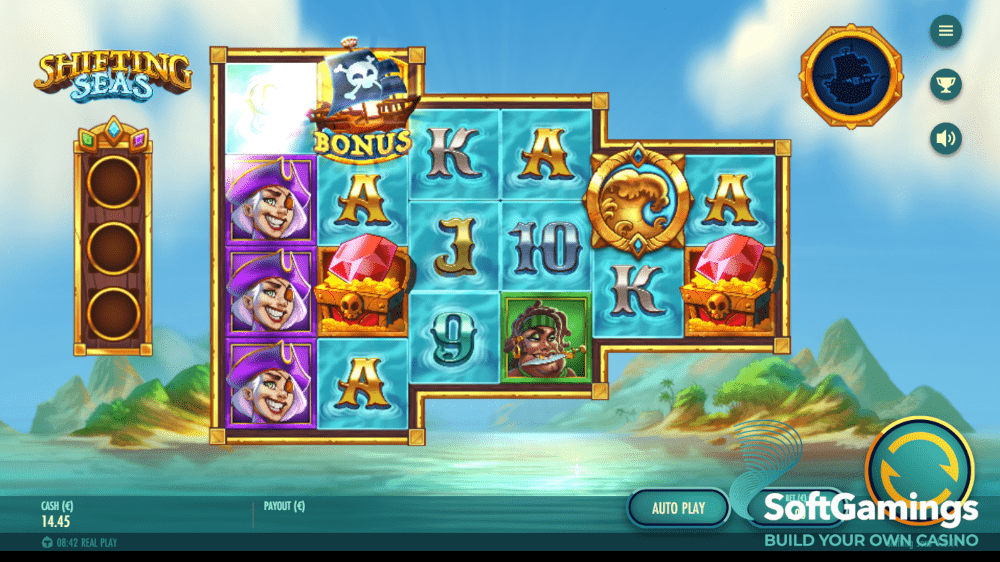Toggle the sound speaker button

(x=945, y=138)
